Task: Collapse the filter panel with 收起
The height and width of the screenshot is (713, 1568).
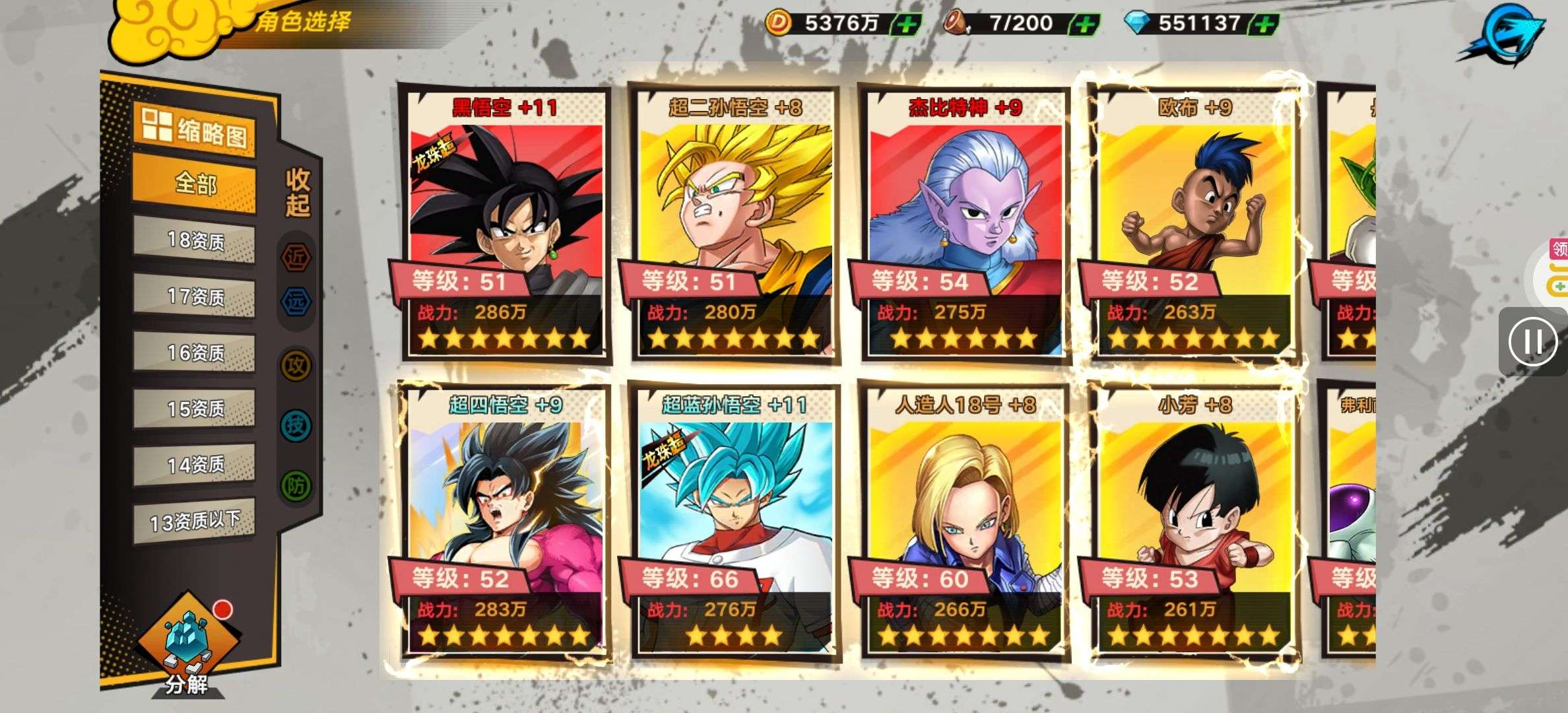Action: pos(297,193)
